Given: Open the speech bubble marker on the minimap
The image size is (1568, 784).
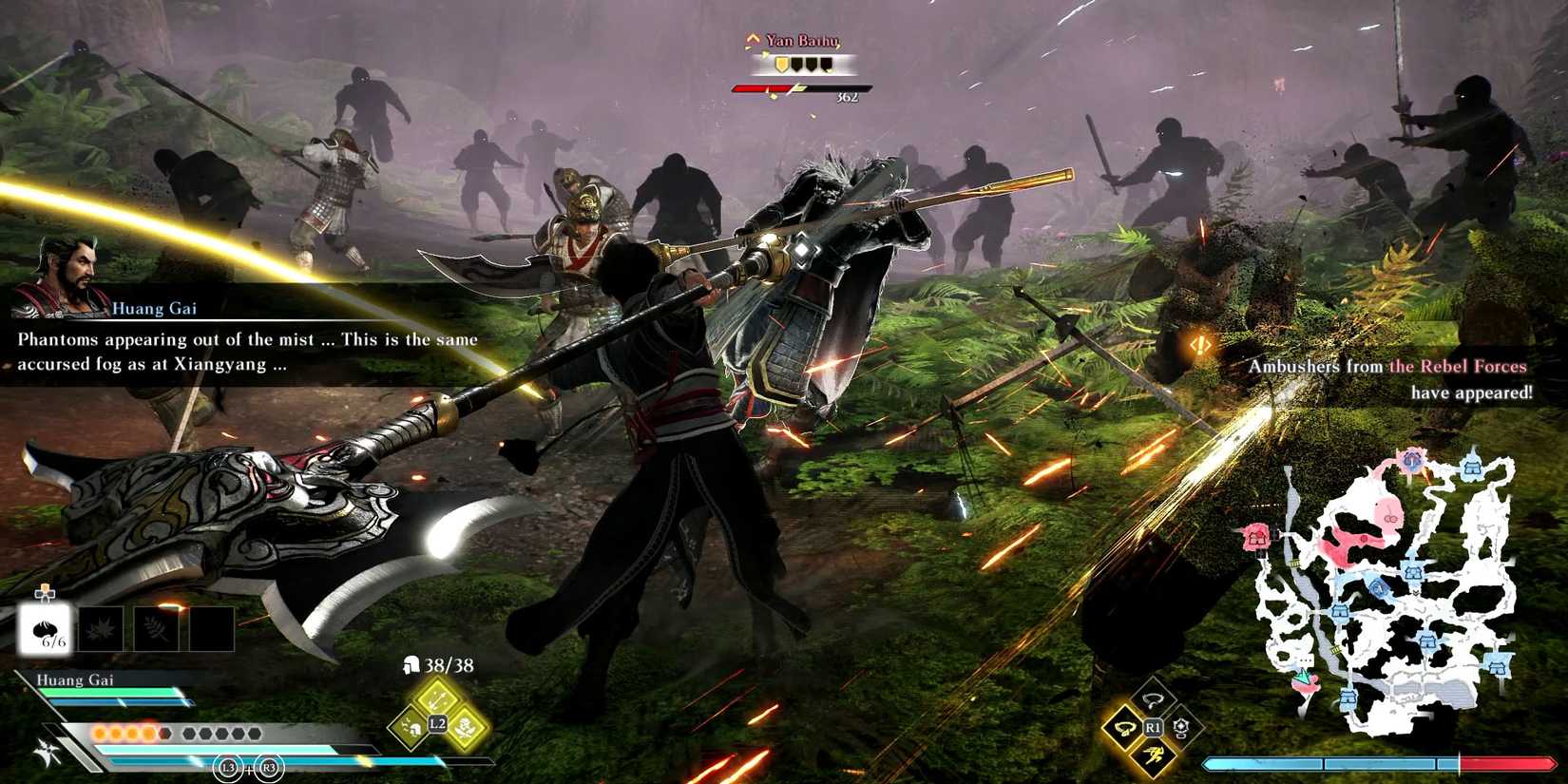Looking at the screenshot, I should coord(1307,660).
